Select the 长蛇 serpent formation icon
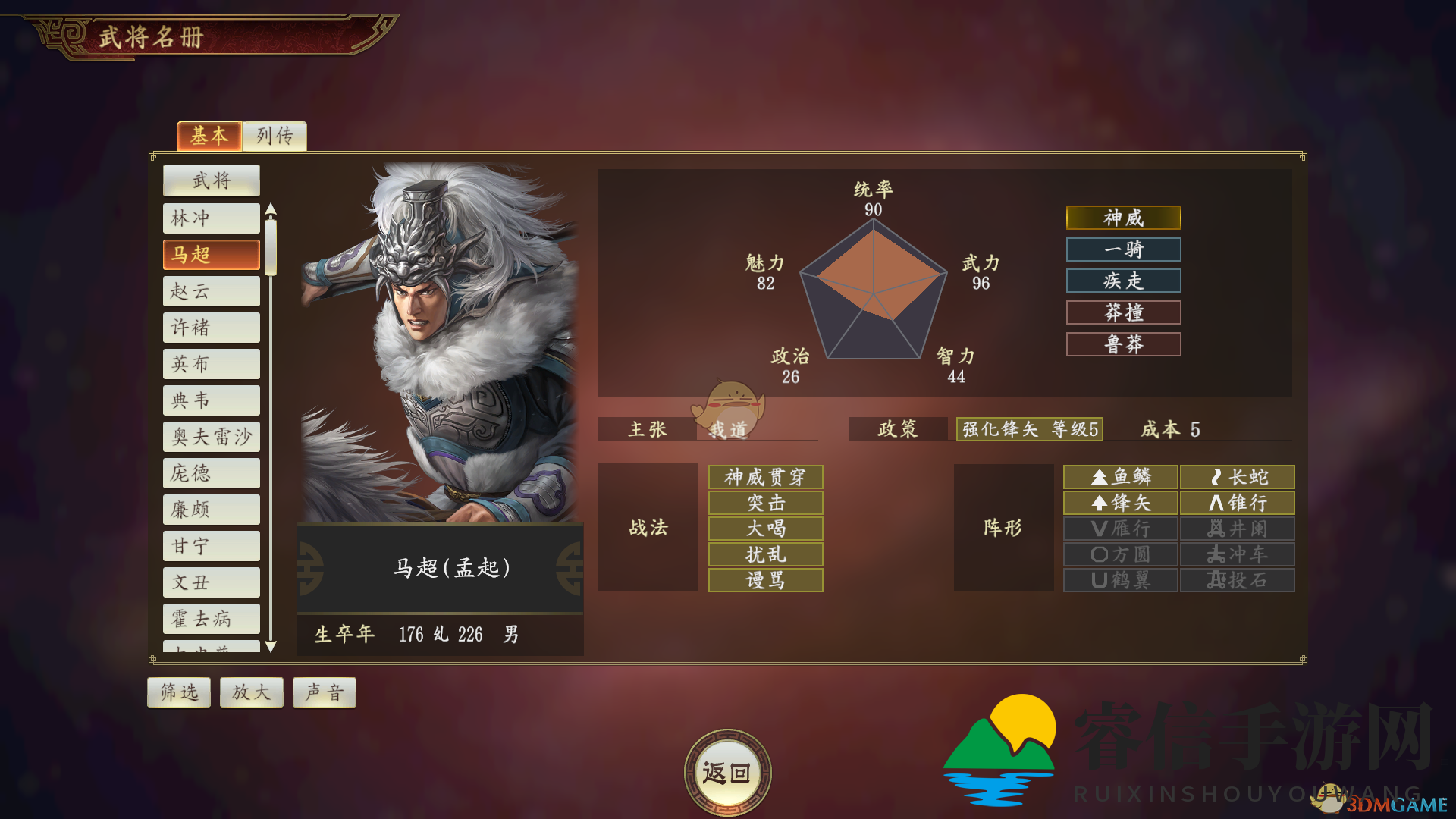 (x=1237, y=477)
